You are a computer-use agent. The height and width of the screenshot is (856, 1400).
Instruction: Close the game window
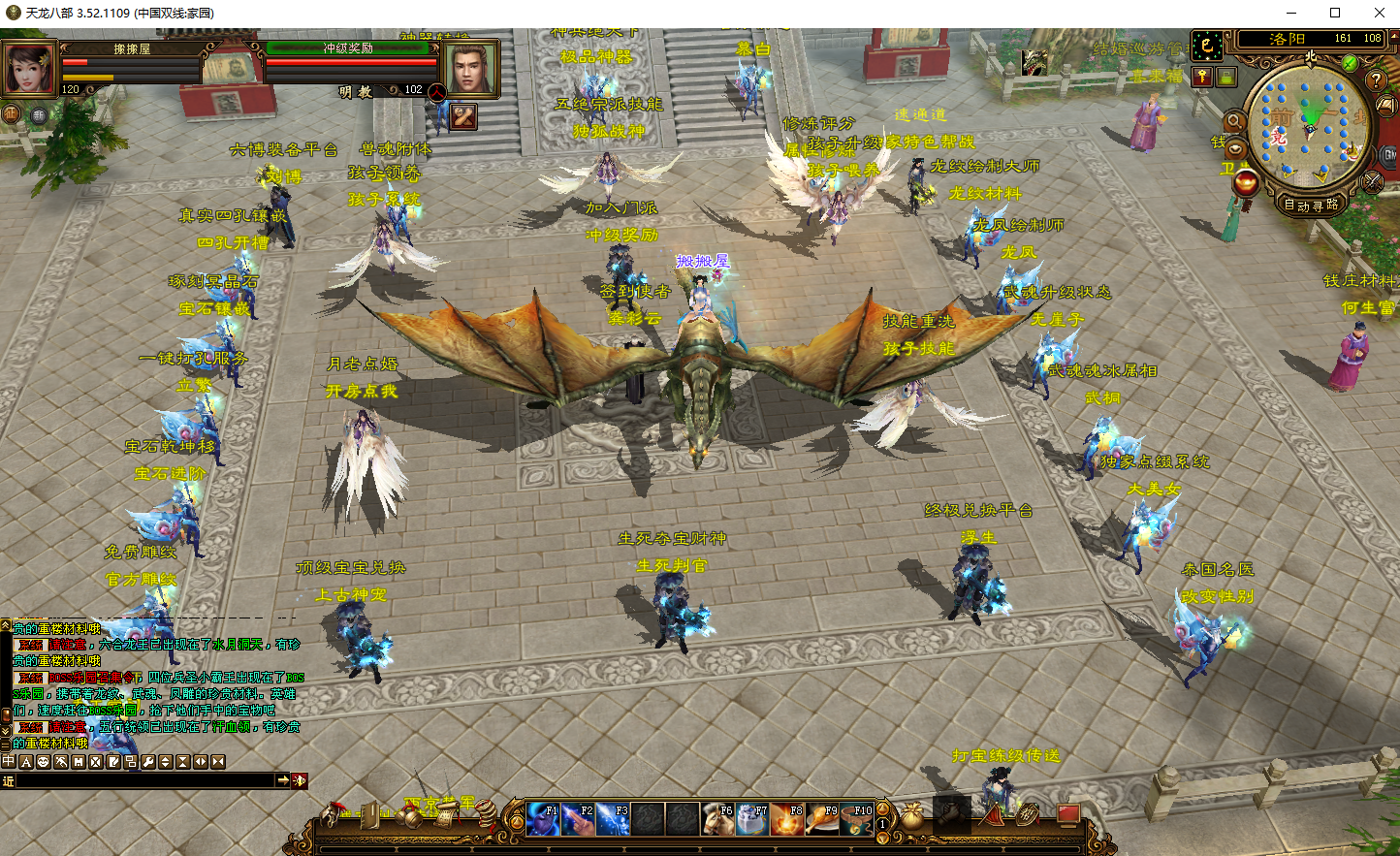click(x=1379, y=13)
